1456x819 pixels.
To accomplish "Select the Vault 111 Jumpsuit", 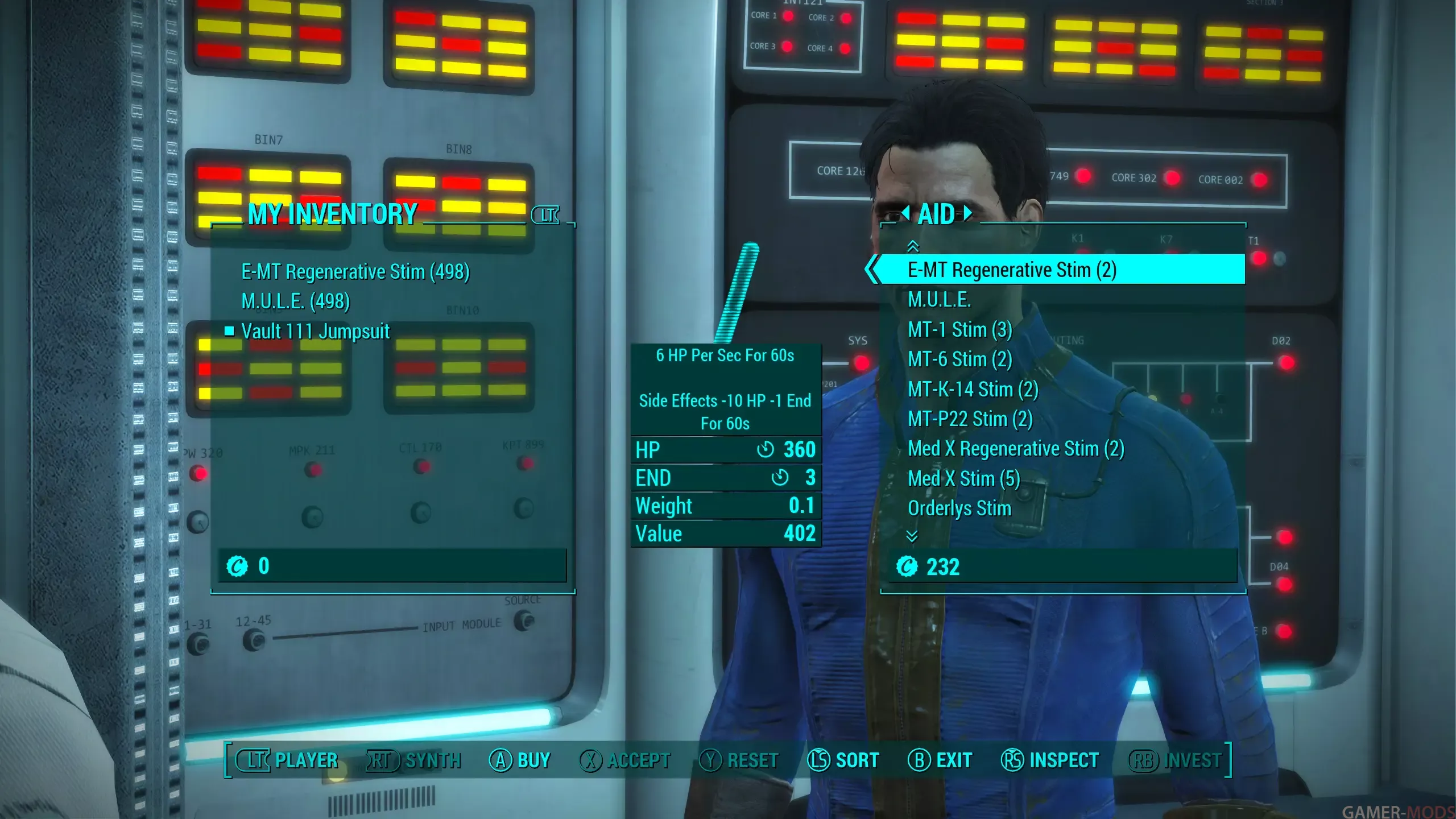I will [x=315, y=331].
